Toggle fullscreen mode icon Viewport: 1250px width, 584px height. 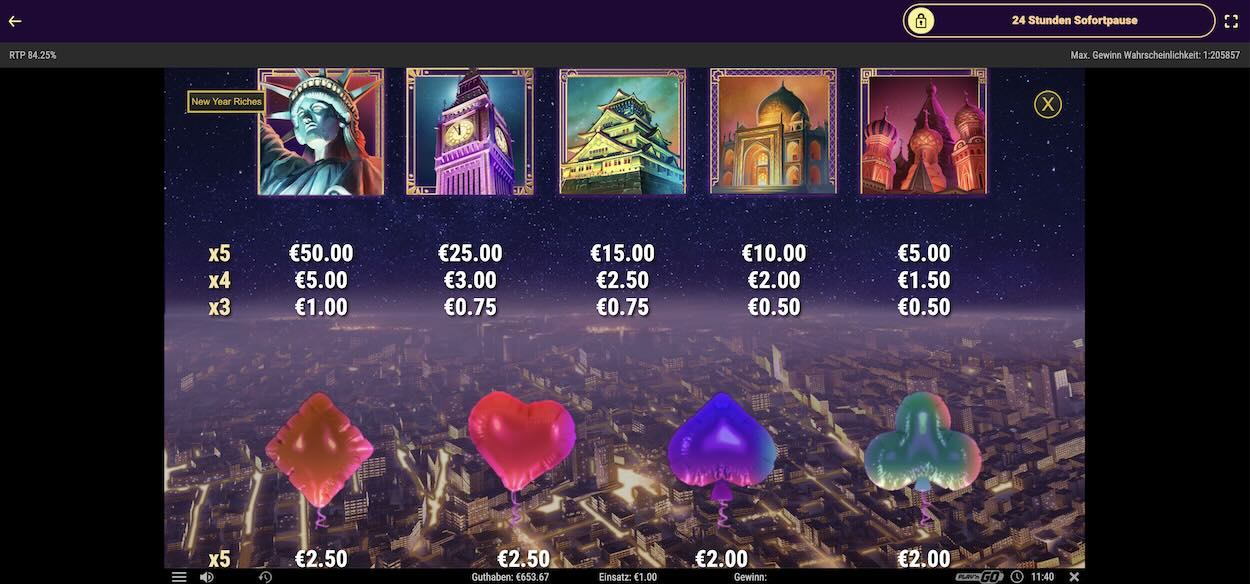1231,21
